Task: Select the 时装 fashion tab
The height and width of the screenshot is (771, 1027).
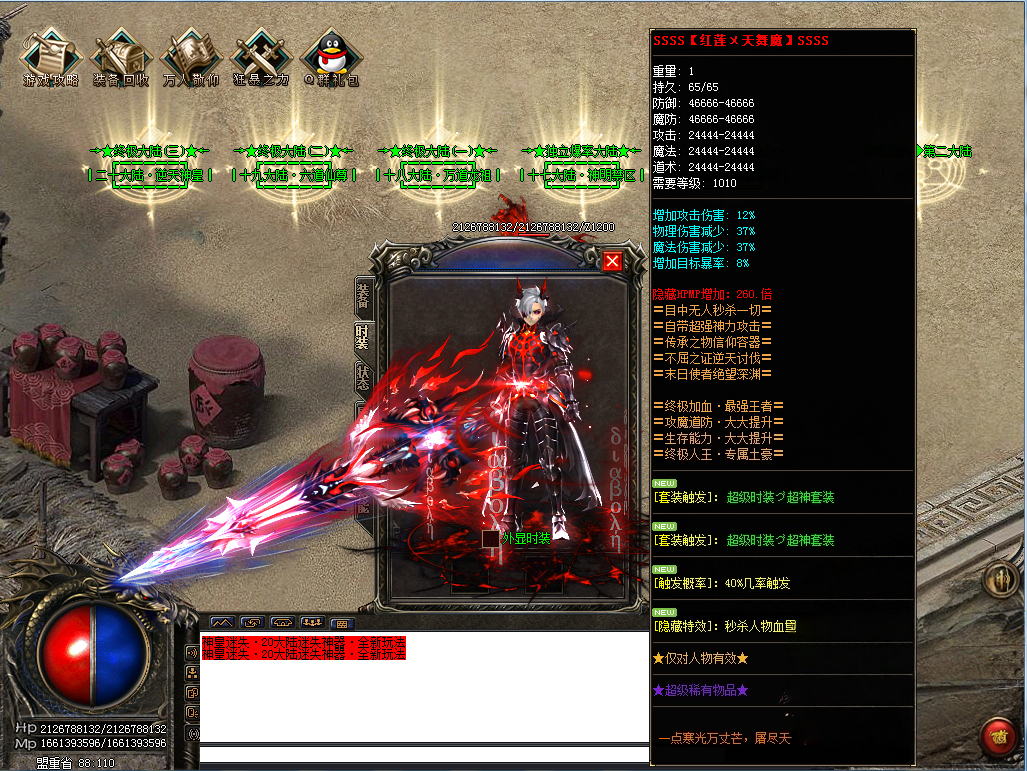Action: [362, 336]
